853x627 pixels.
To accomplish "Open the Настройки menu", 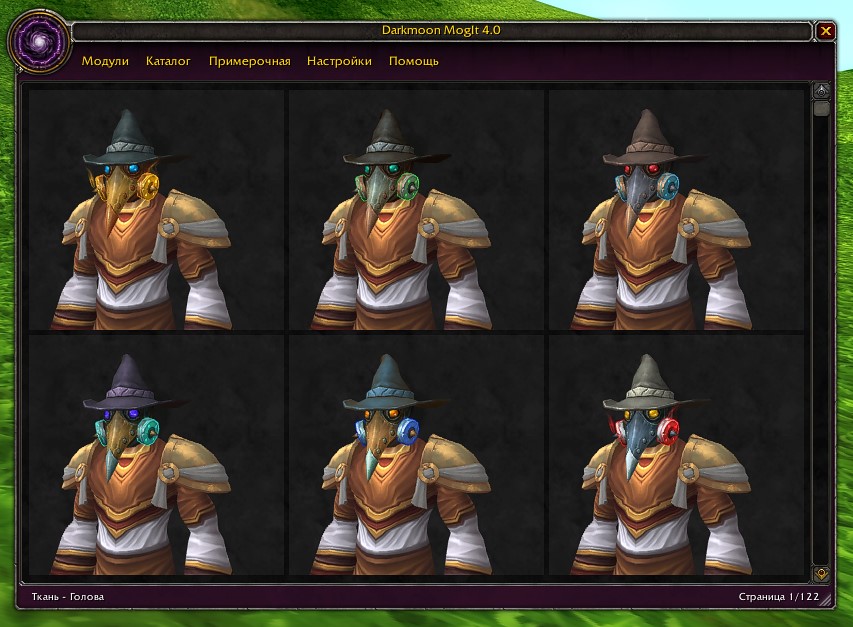I will click(x=339, y=61).
